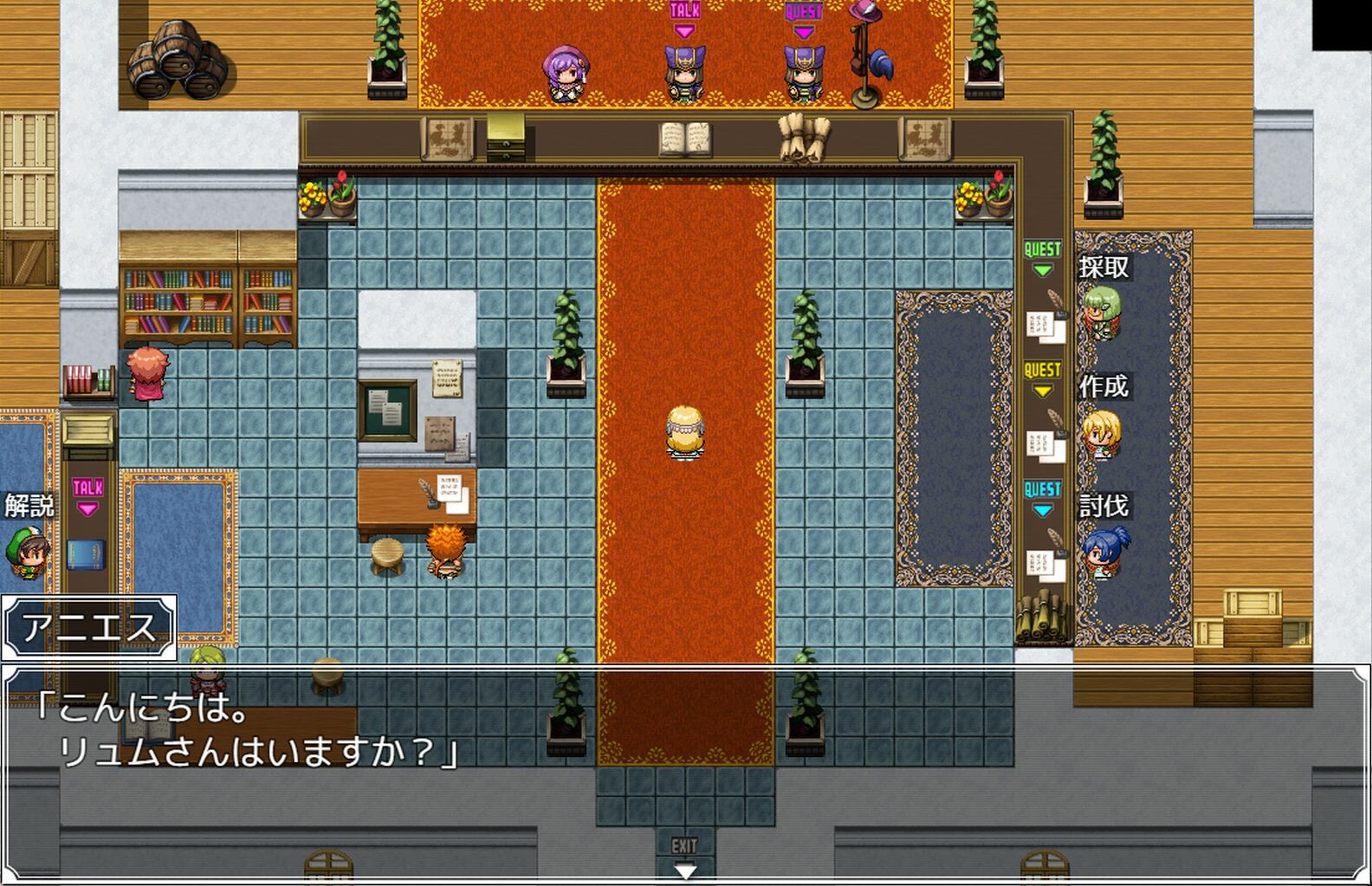
Task: Click the yellow QUEST icon beside 作成 label
Action: click(x=1042, y=368)
